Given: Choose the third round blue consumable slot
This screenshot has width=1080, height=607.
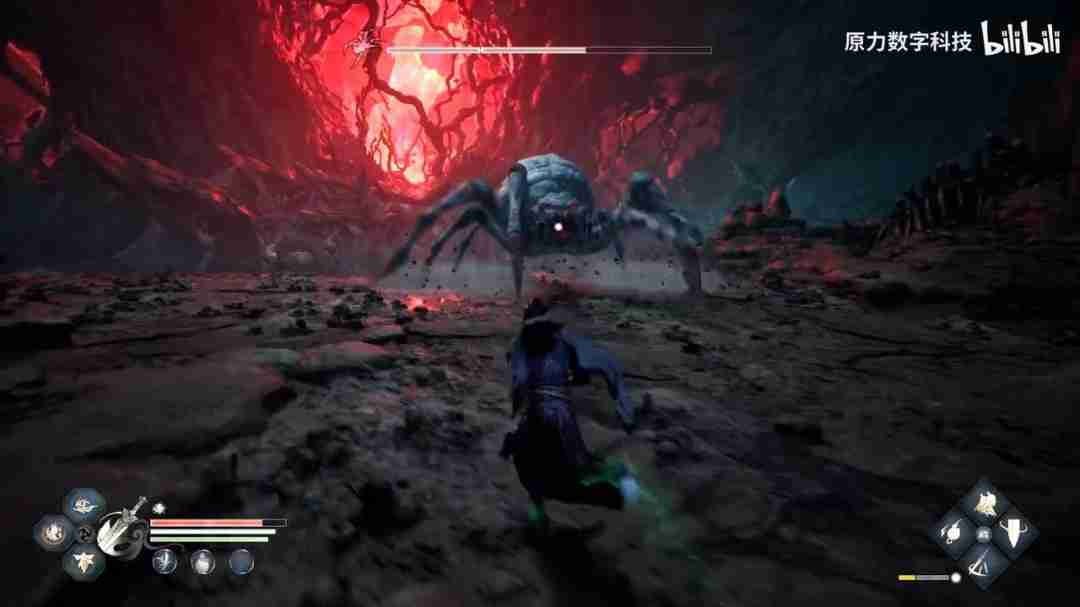Looking at the screenshot, I should [241, 561].
